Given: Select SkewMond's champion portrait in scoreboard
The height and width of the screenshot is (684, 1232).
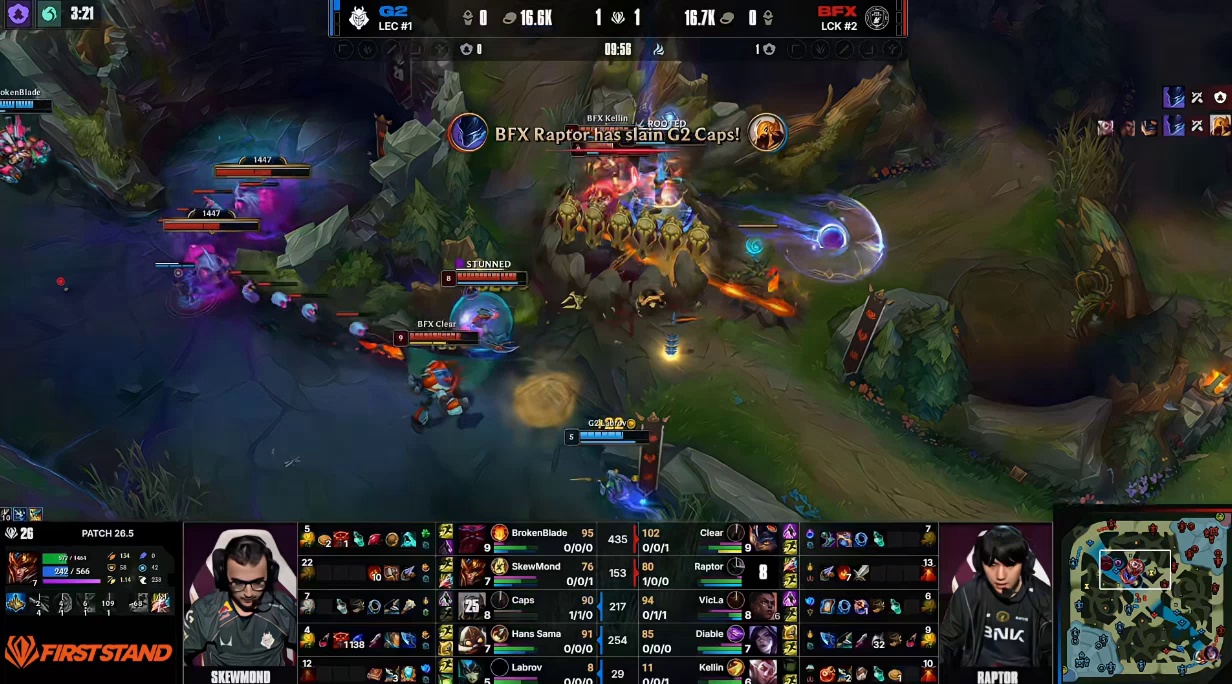Looking at the screenshot, I should (473, 572).
